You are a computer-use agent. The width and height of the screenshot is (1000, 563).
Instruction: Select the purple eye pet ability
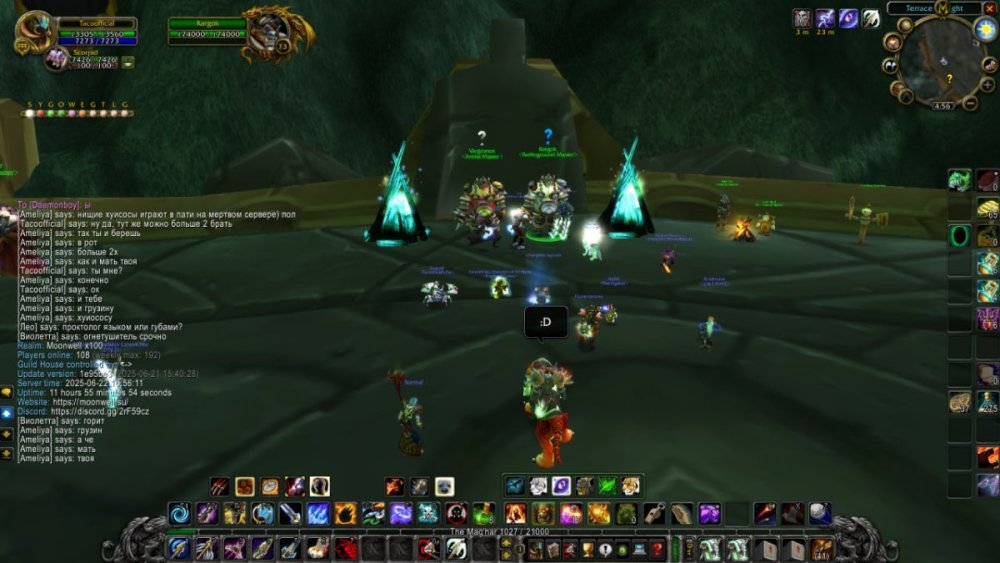[561, 486]
